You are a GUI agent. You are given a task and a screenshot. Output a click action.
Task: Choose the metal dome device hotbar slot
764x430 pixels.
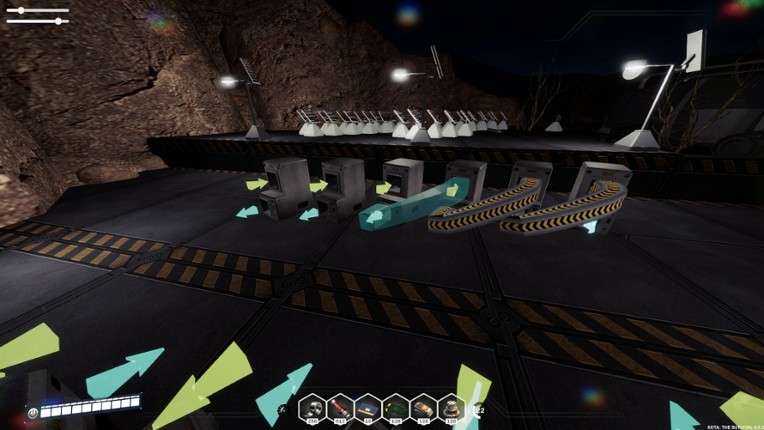click(453, 407)
